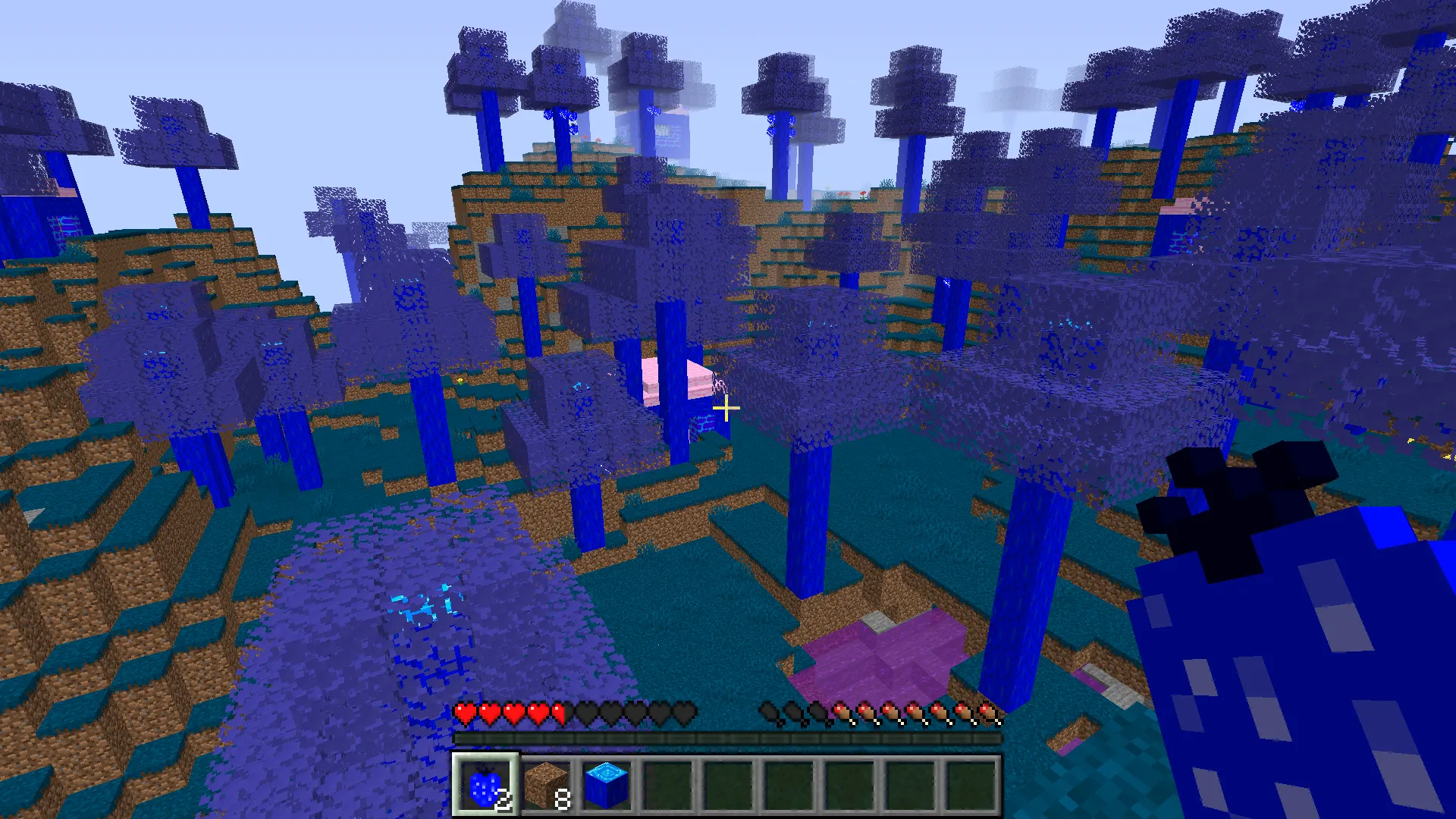Select the dirt block stack in hotbar slot 2
Image resolution: width=1456 pixels, height=819 pixels.
(544, 786)
